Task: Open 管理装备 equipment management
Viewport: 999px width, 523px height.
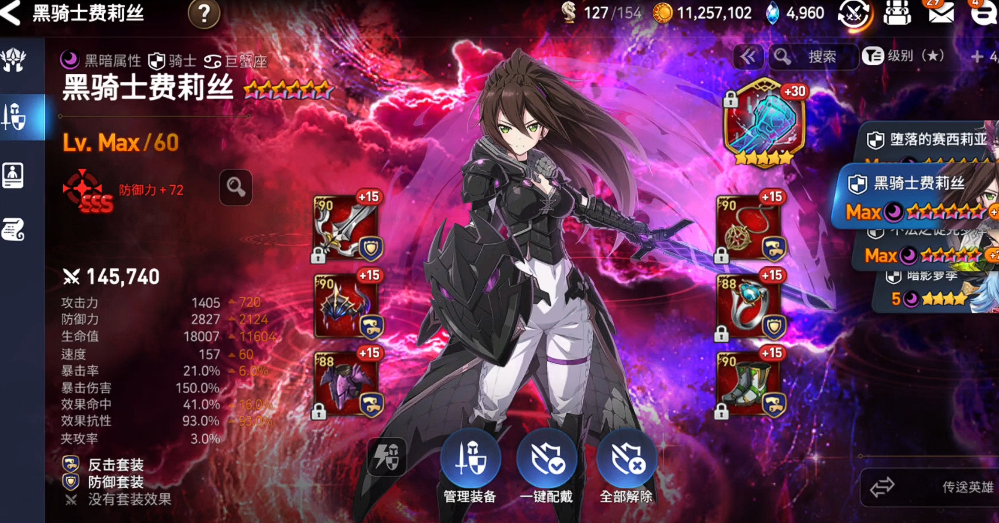Action: tap(470, 468)
